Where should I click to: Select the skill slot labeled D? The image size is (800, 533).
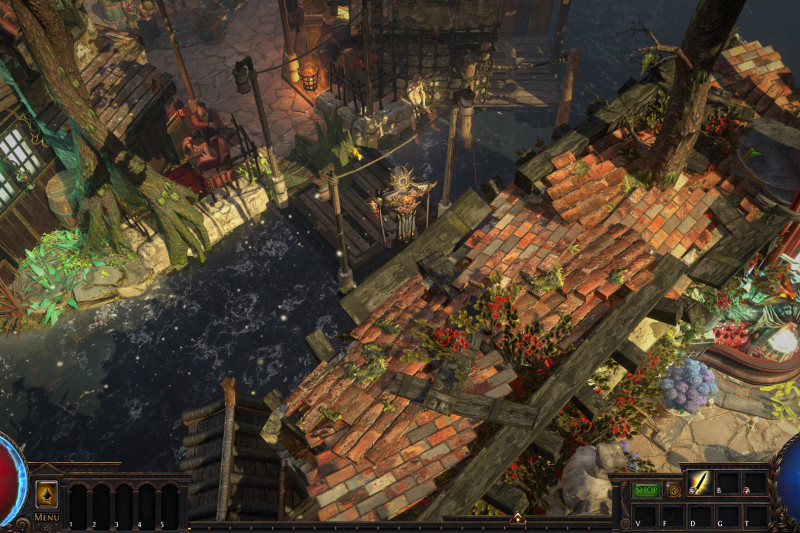click(x=700, y=516)
